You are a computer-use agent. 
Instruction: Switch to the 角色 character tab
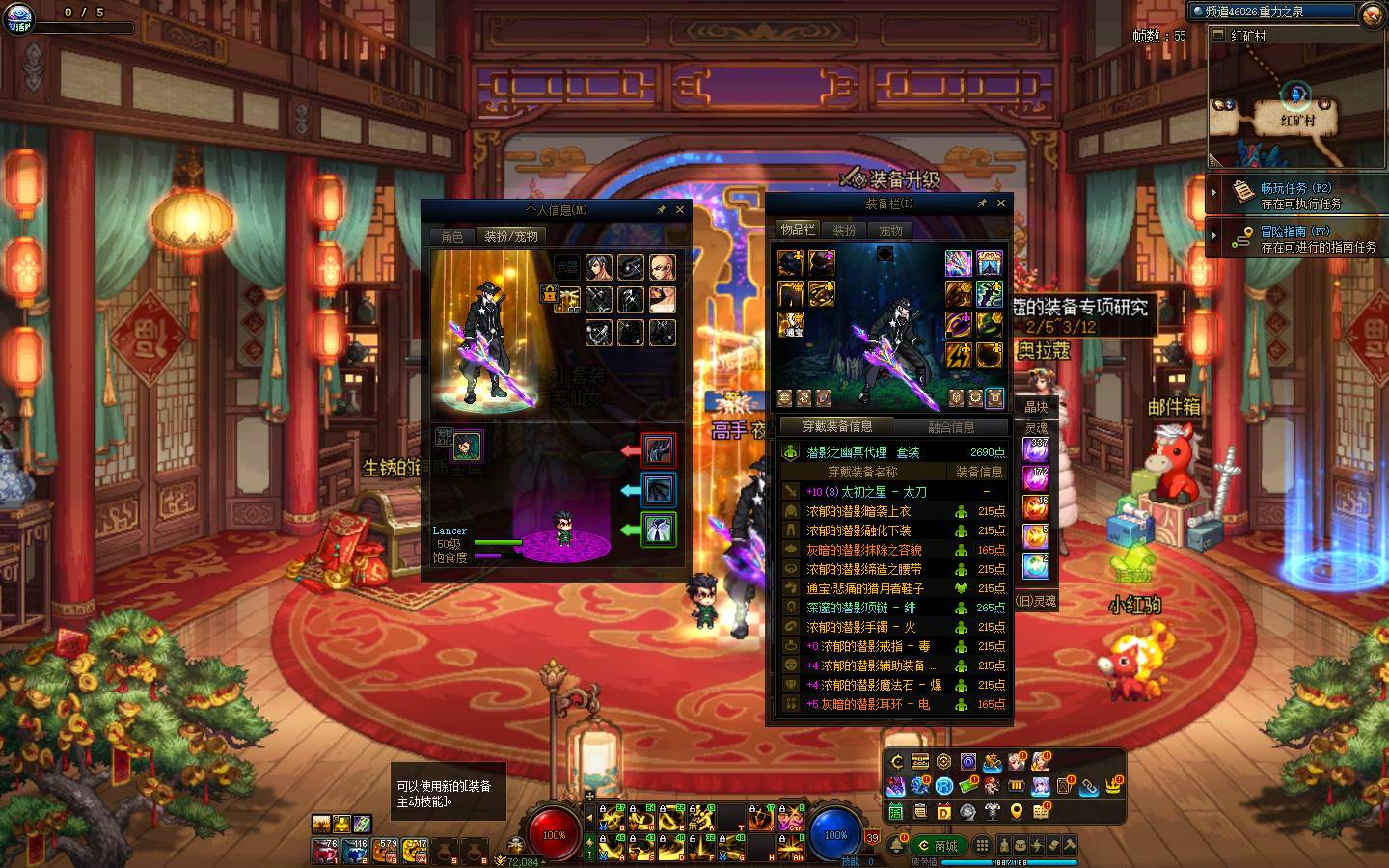click(x=452, y=236)
